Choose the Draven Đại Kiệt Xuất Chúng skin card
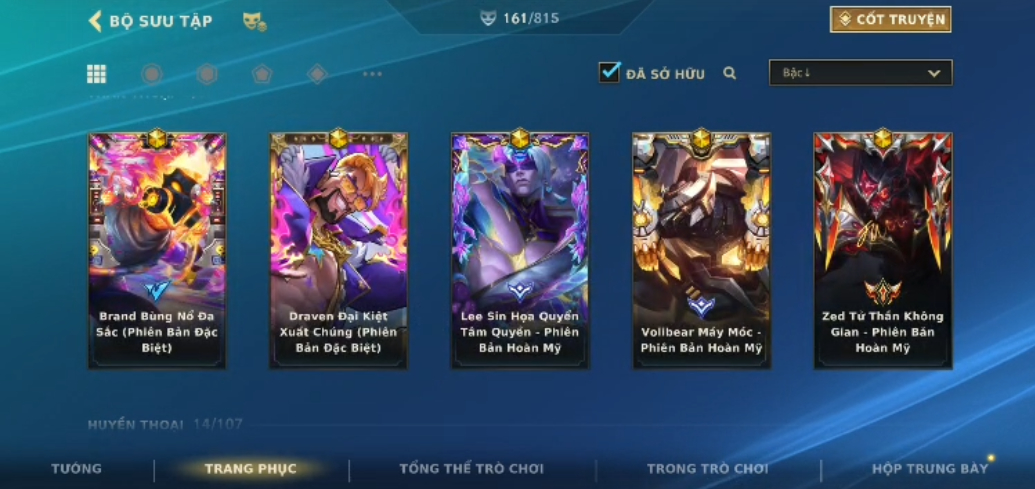 pyautogui.click(x=338, y=250)
